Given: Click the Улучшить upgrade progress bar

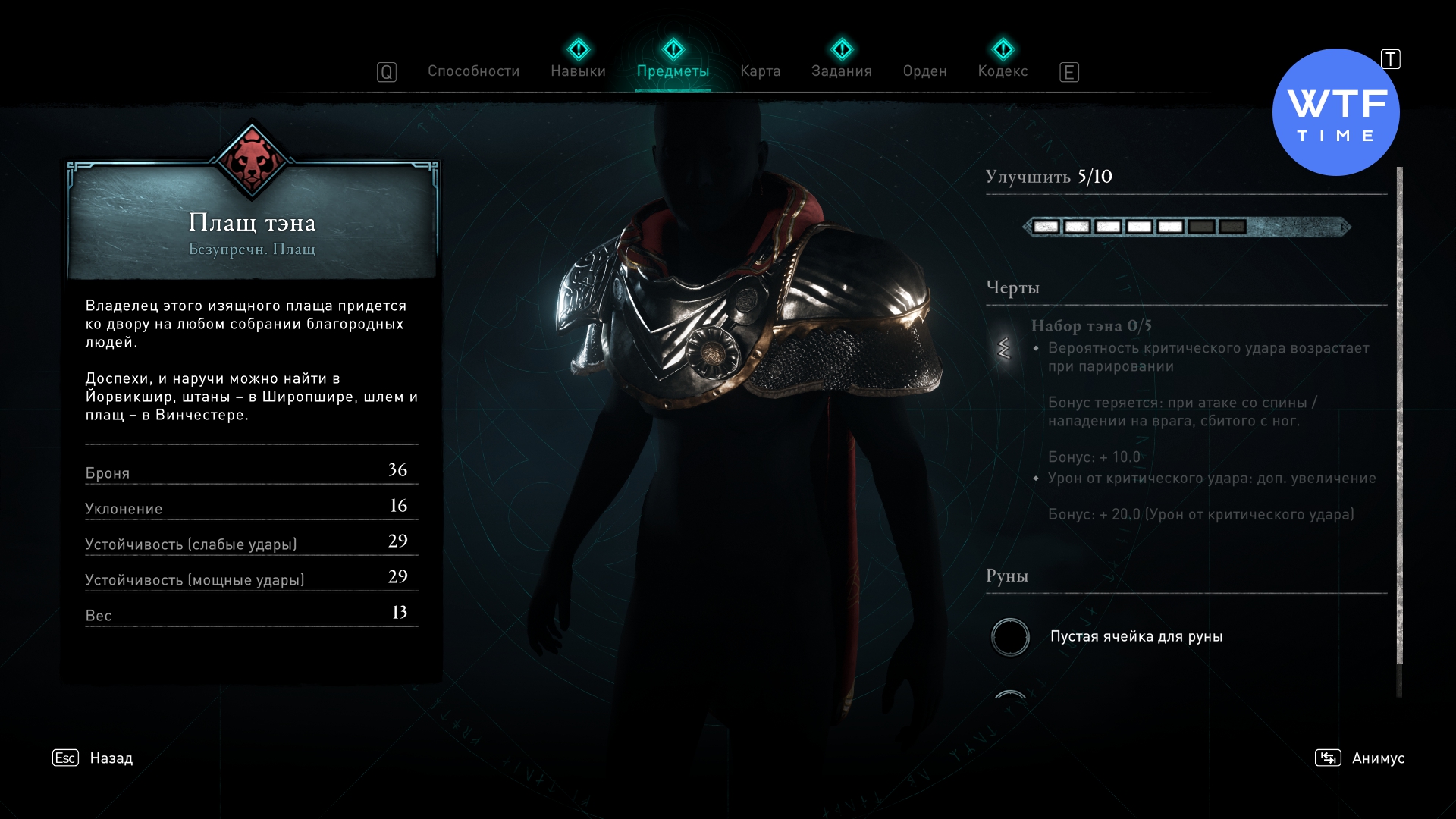Looking at the screenshot, I should pyautogui.click(x=1186, y=227).
